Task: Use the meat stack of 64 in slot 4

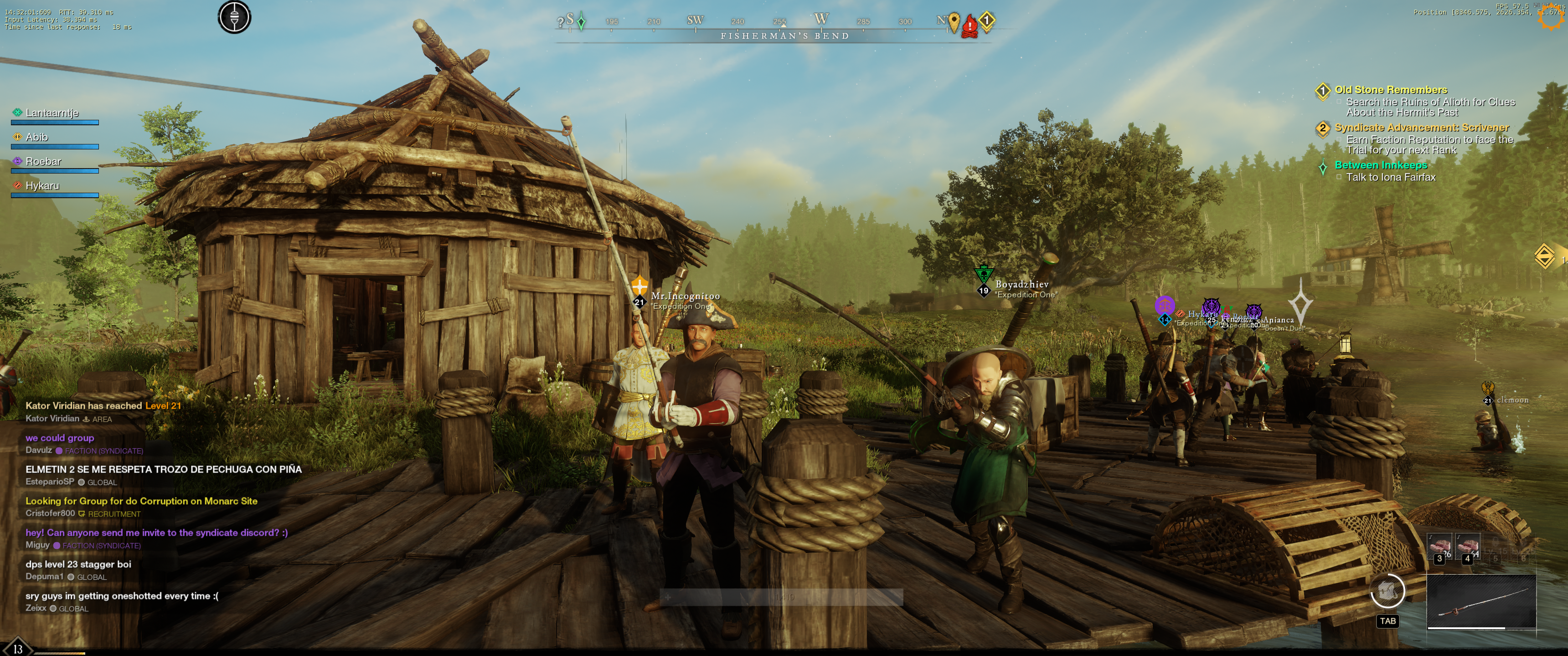Action: [1468, 547]
